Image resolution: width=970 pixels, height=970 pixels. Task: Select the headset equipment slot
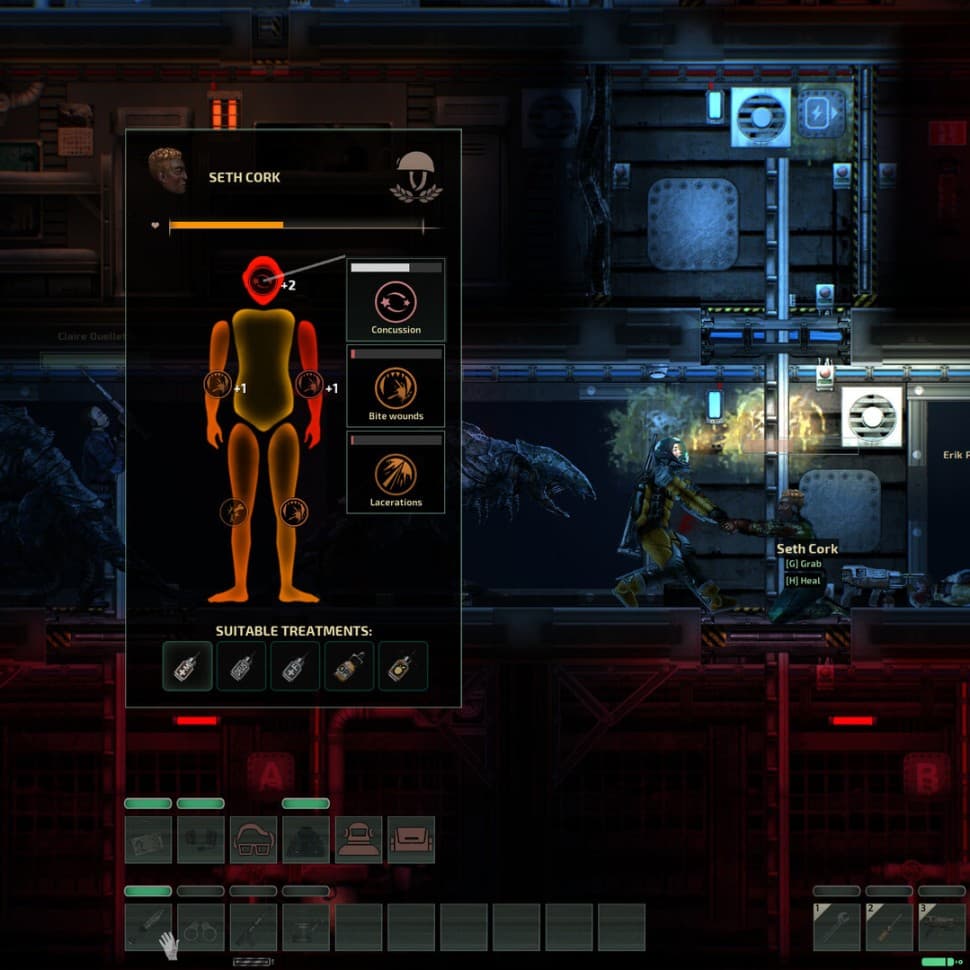pyautogui.click(x=201, y=840)
